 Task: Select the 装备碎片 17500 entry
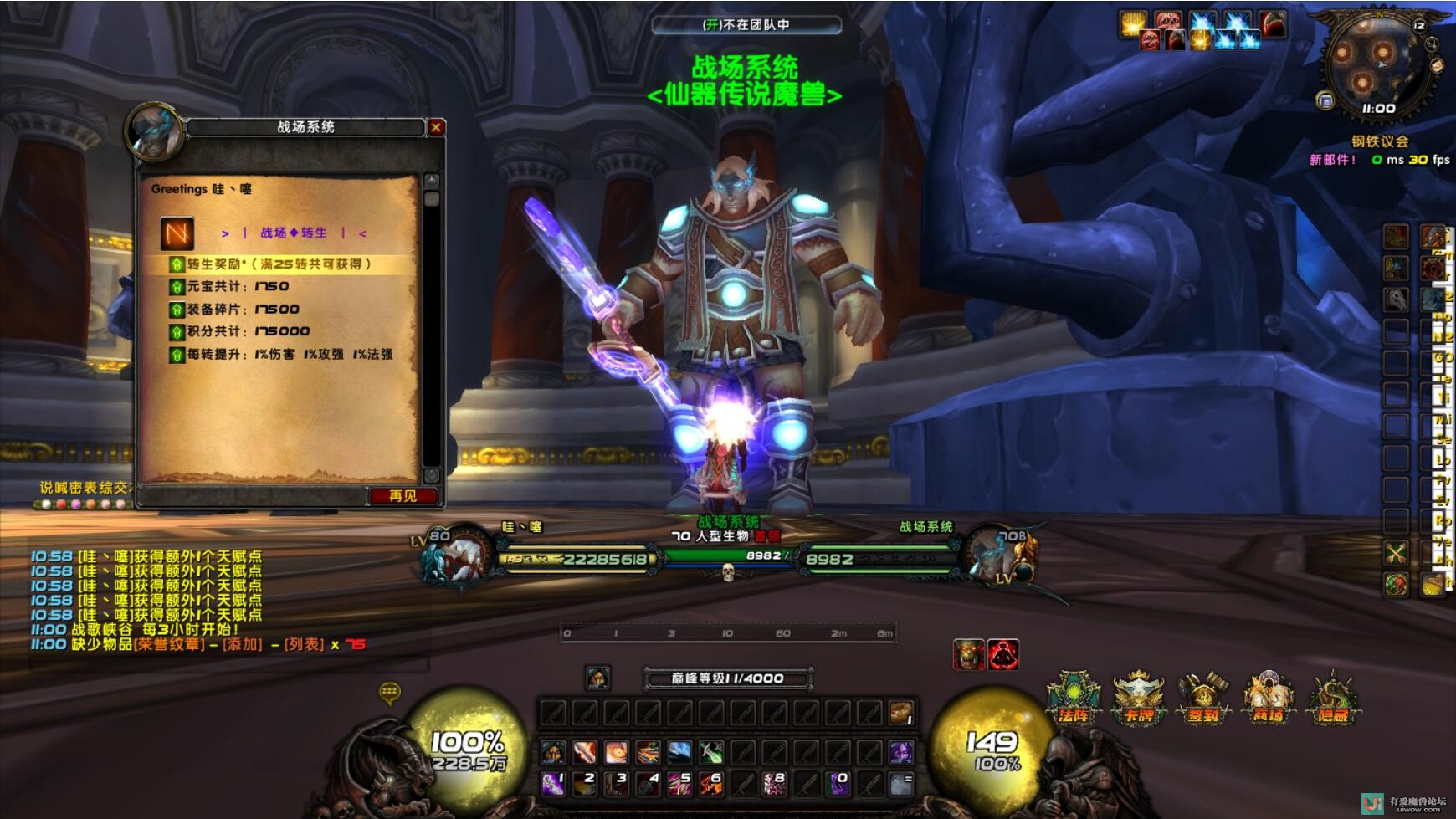pos(242,310)
